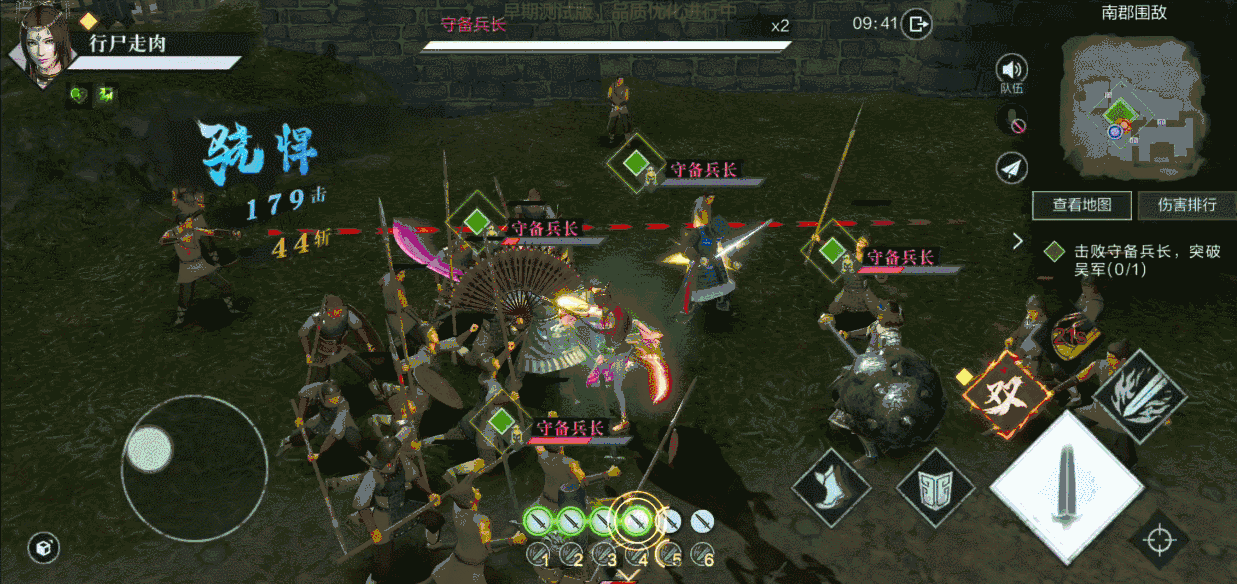1237x584 pixels.
Task: Tap the main sword attack button
Action: 1067,486
